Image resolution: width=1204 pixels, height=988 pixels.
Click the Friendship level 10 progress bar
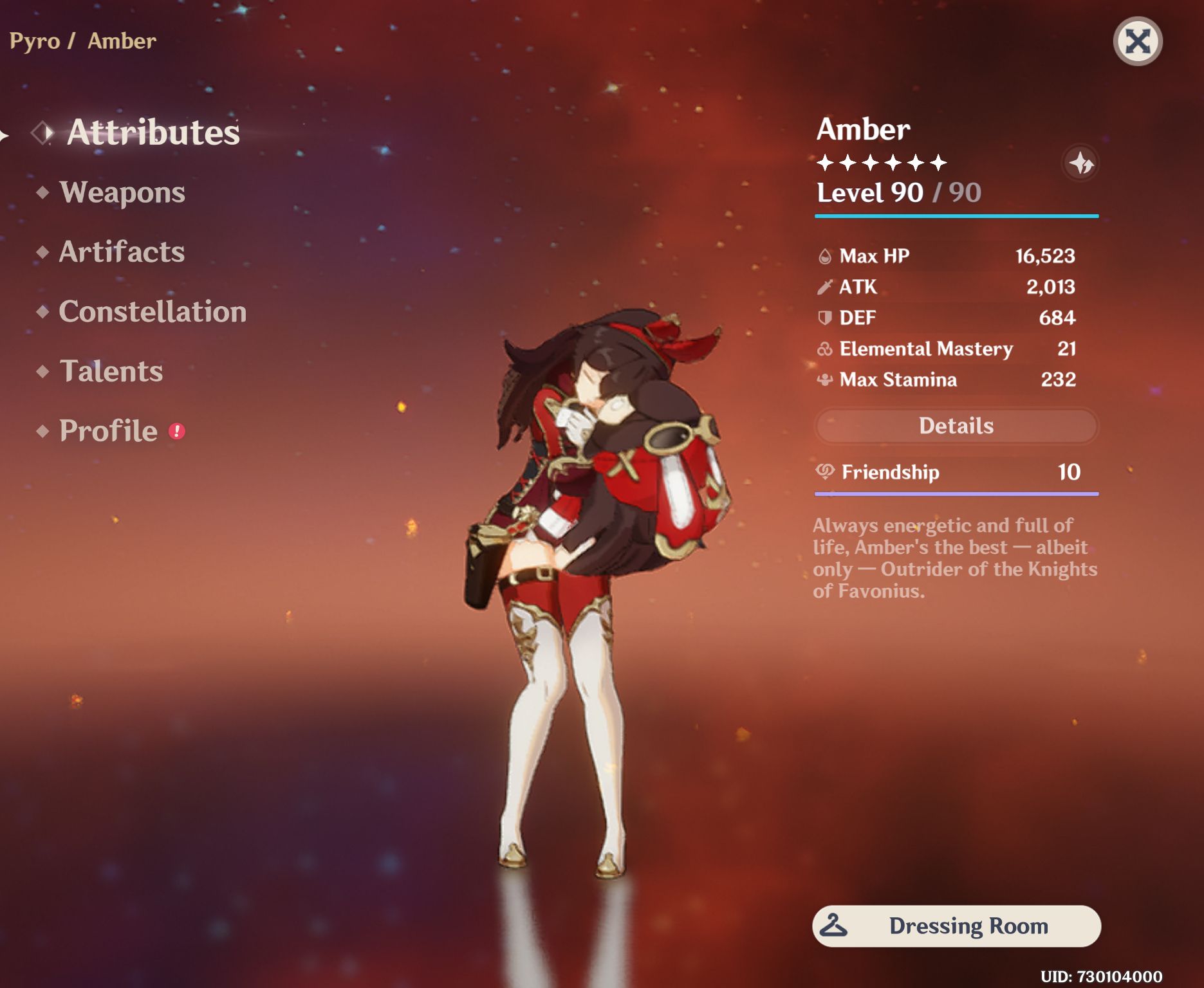[x=955, y=493]
